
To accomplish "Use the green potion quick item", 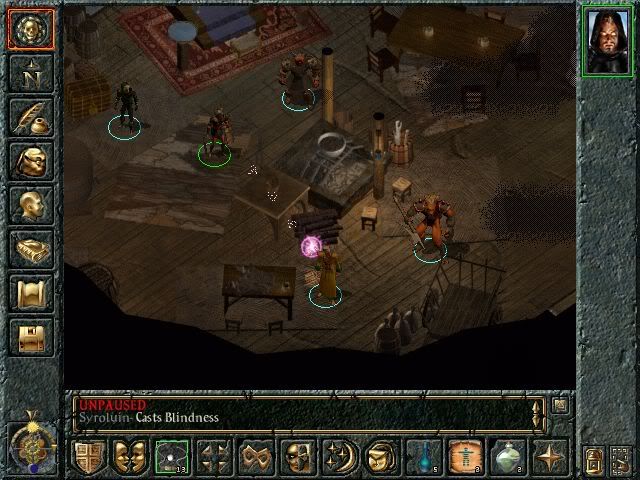I will (x=508, y=458).
